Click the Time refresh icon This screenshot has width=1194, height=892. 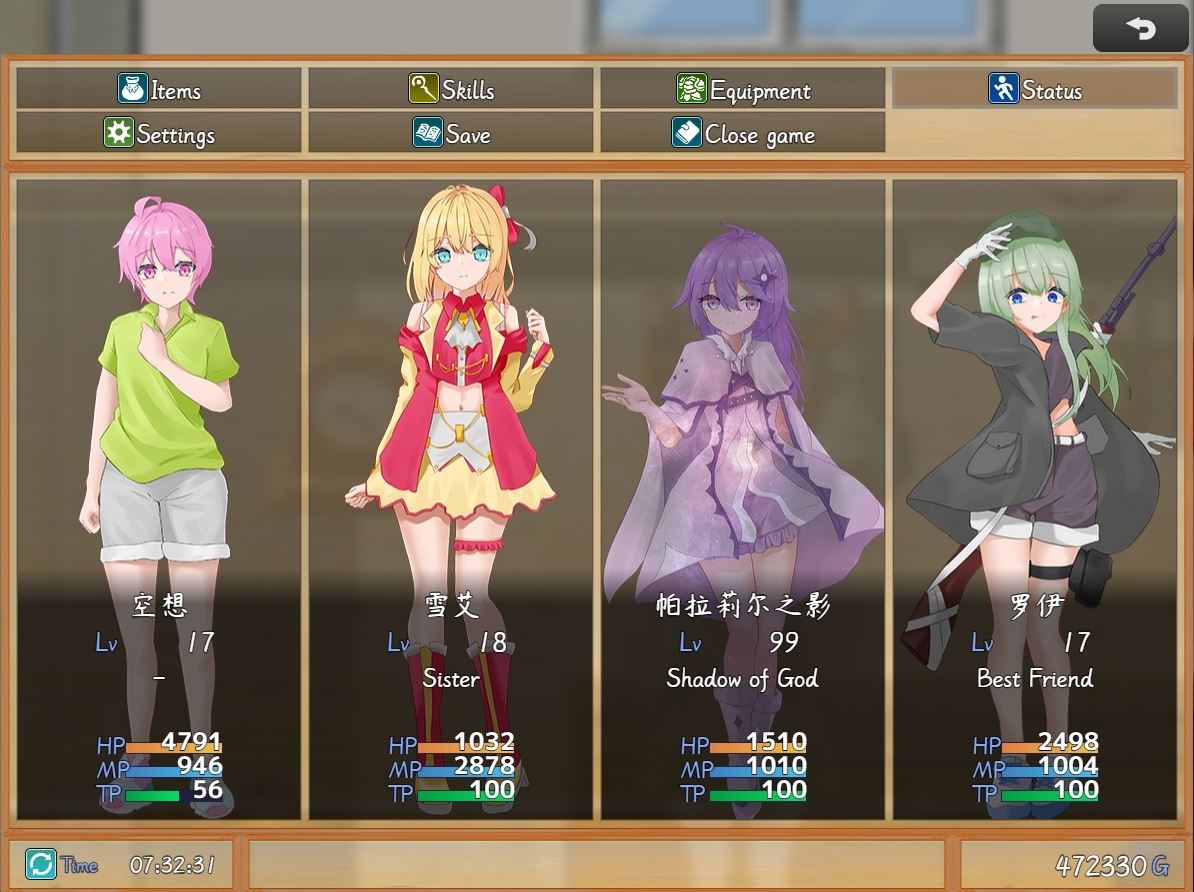point(41,864)
